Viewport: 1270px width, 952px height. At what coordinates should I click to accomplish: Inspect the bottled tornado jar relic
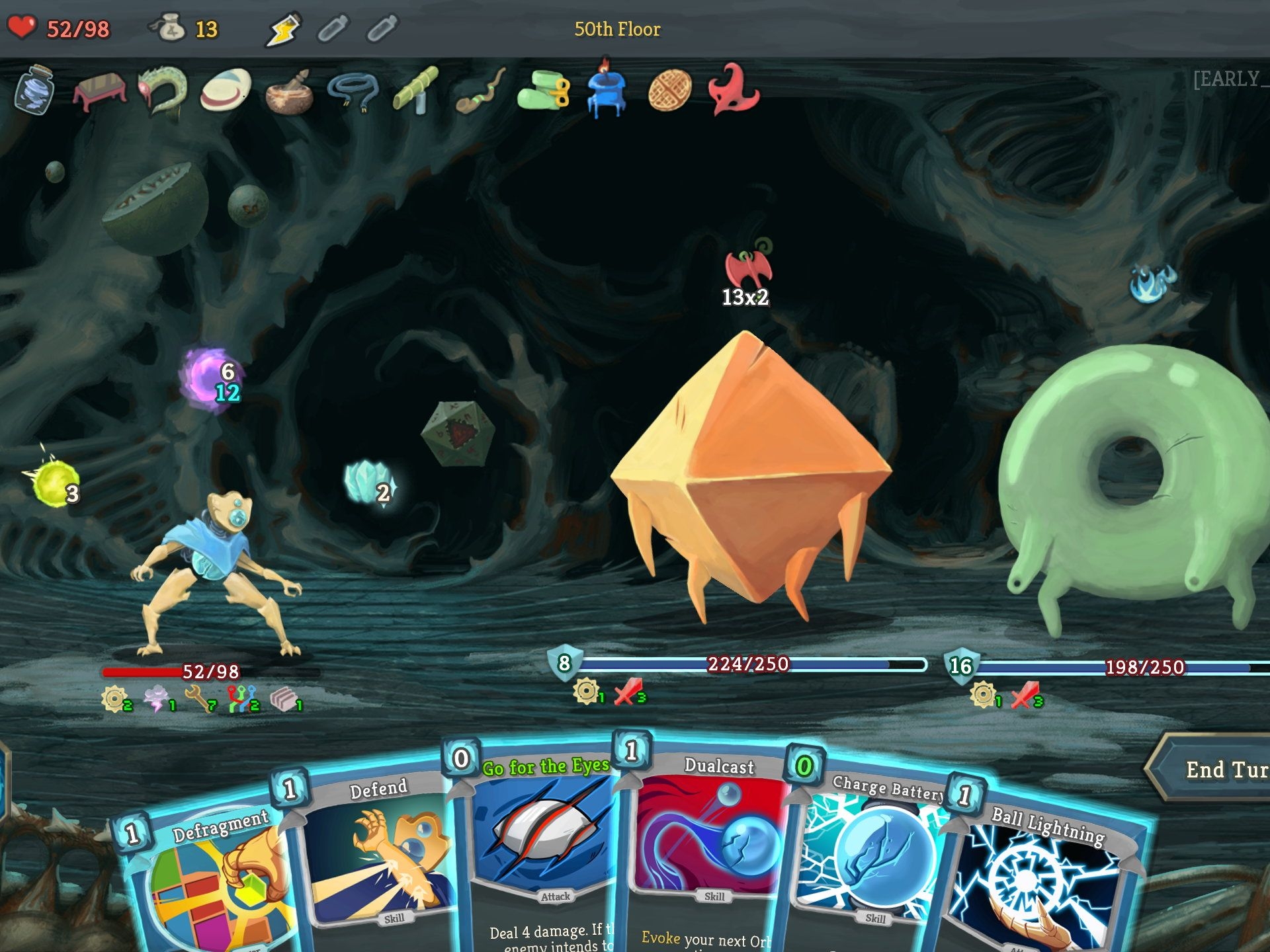[x=34, y=89]
